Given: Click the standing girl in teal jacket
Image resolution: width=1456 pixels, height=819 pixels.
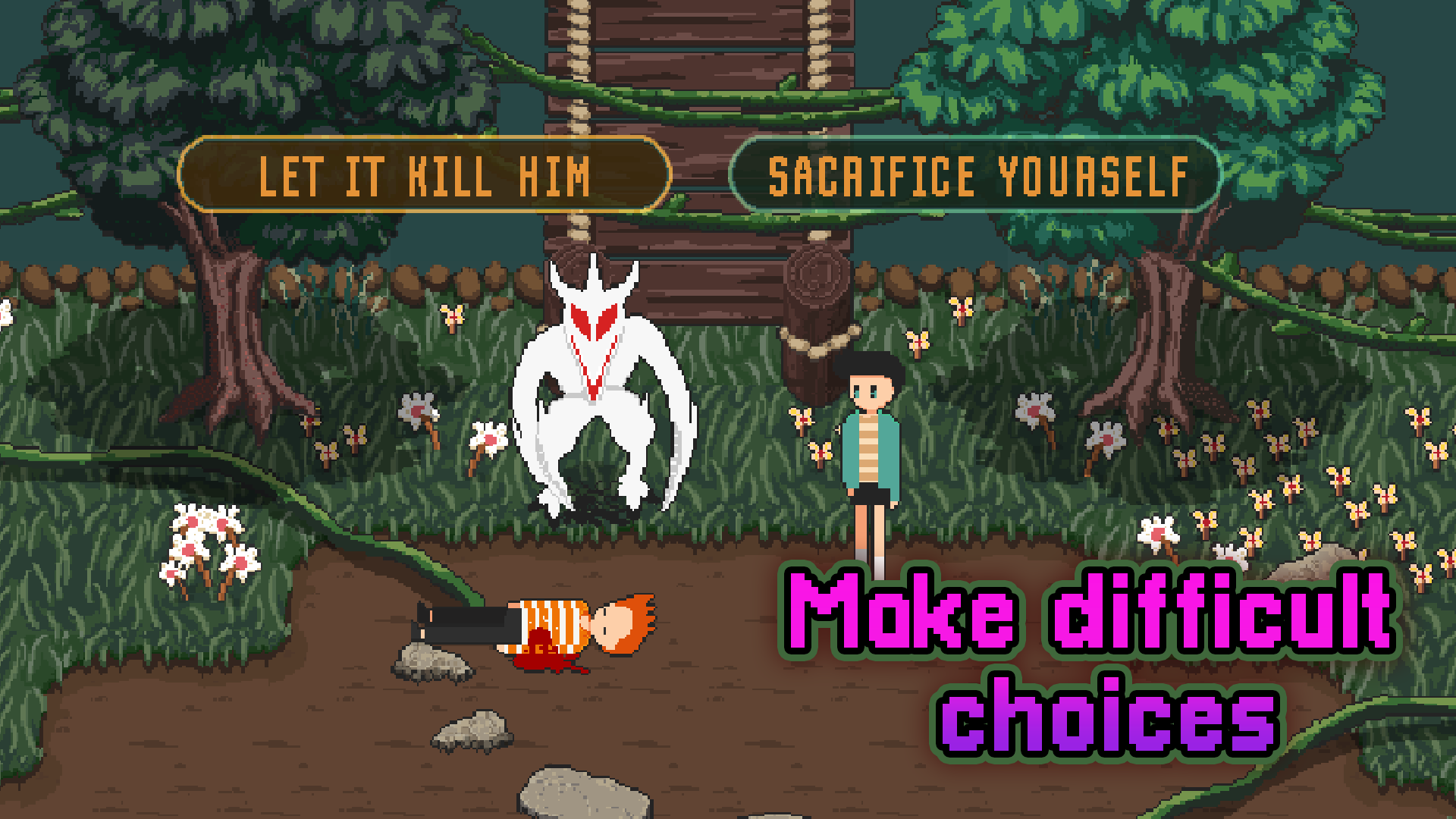Looking at the screenshot, I should tap(871, 447).
